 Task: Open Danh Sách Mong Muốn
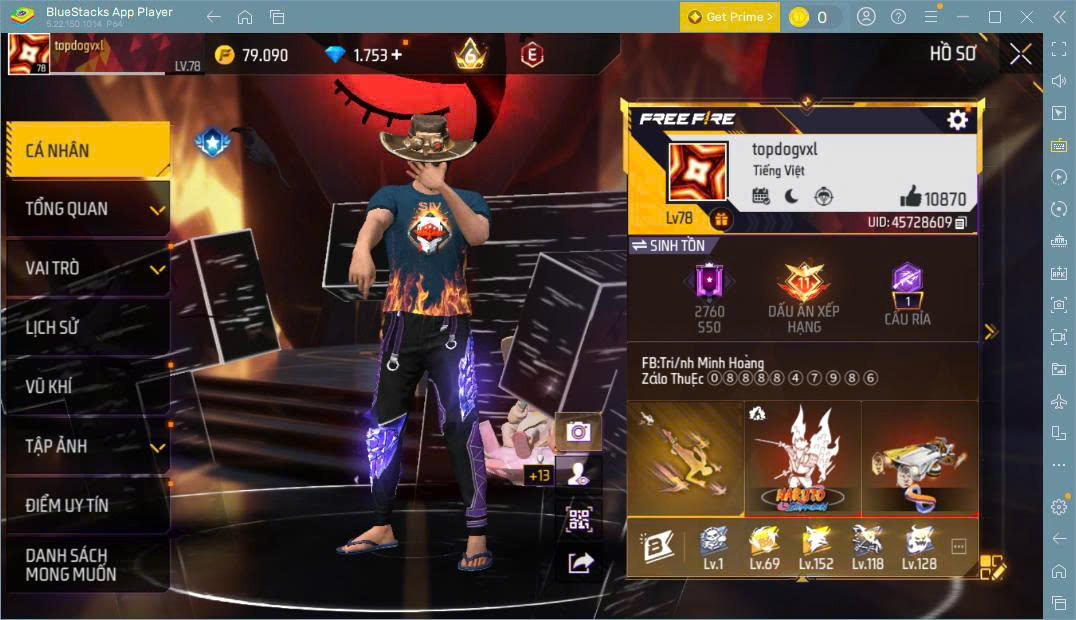(87, 564)
